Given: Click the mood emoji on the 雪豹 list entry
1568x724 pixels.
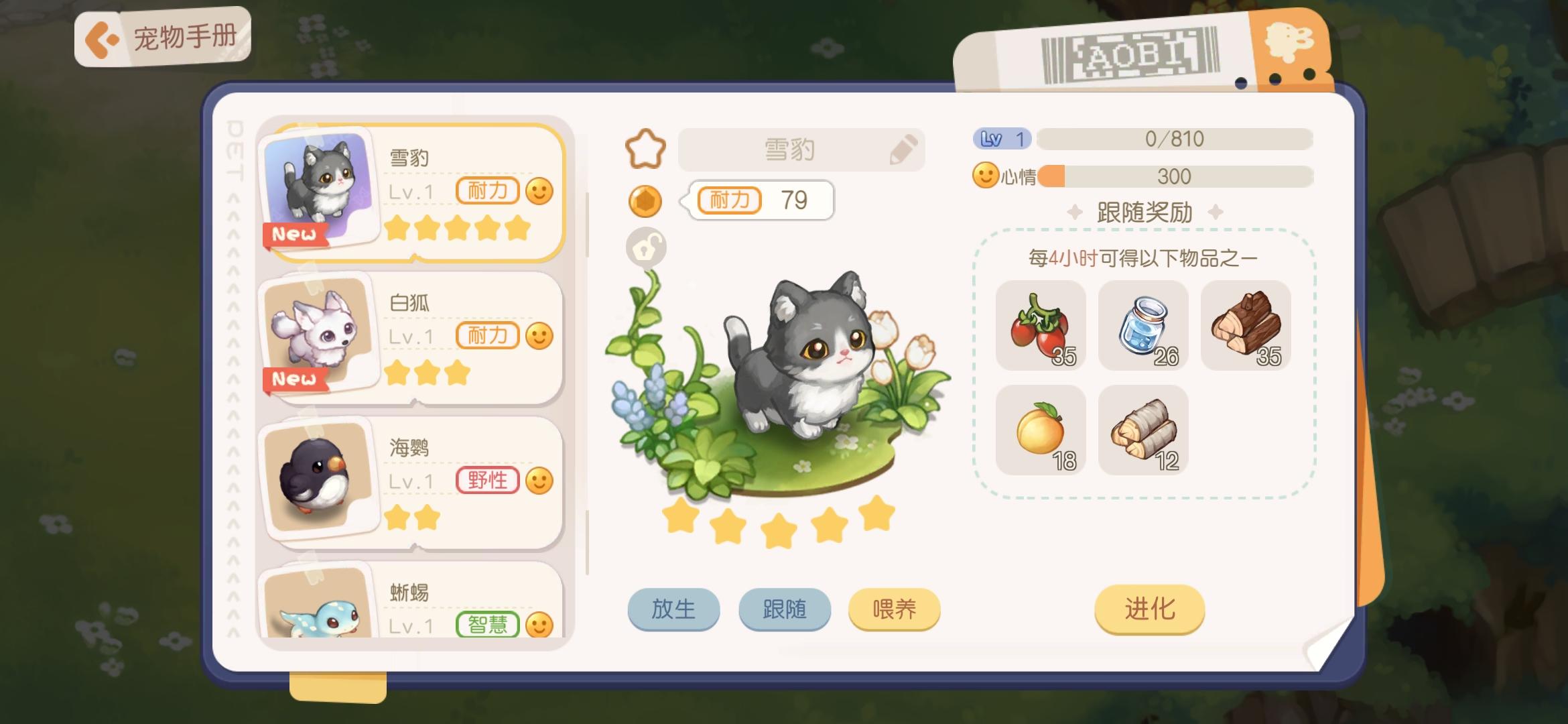Looking at the screenshot, I should [x=540, y=191].
